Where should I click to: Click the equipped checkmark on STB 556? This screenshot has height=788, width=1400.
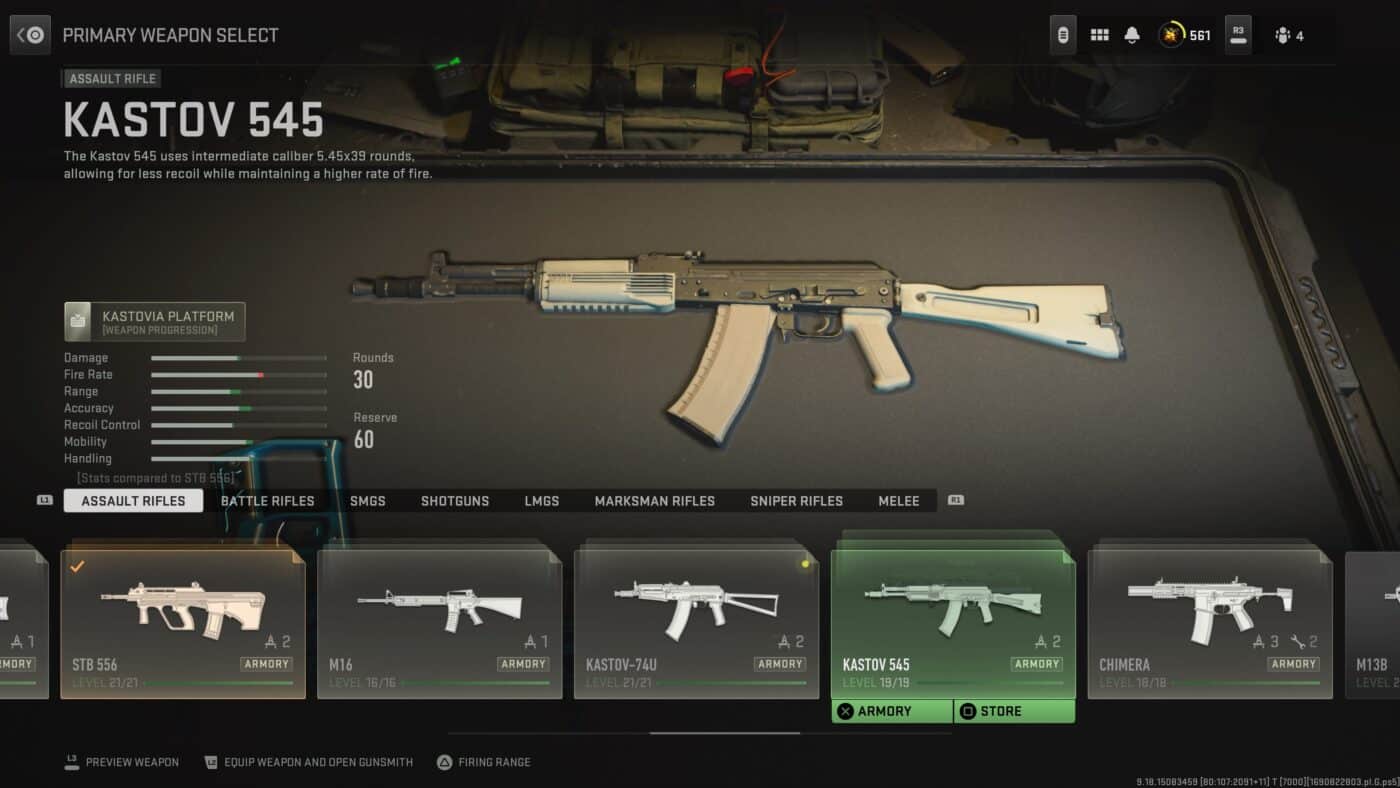(74, 566)
